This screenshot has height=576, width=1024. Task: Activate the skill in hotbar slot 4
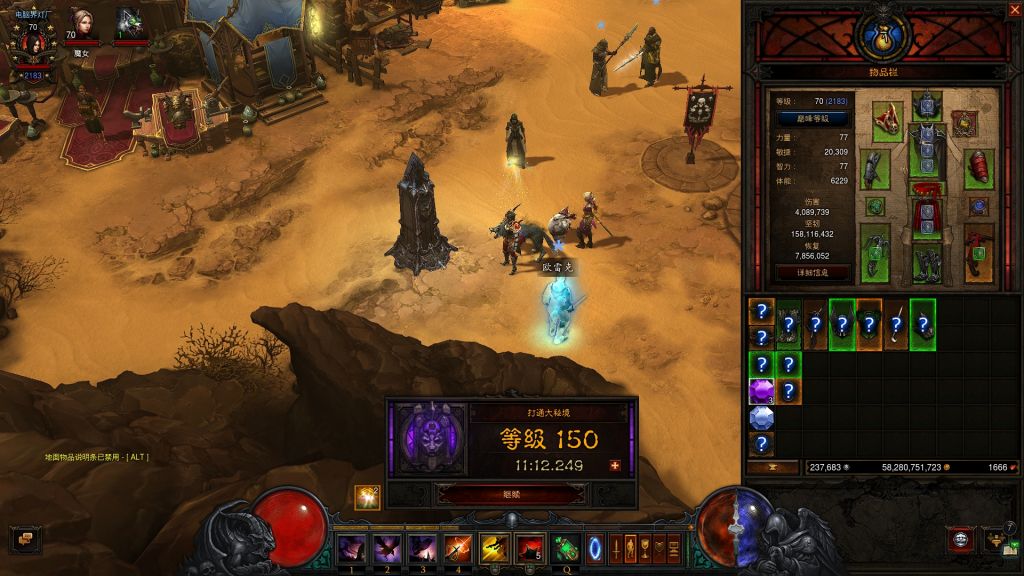[x=458, y=549]
